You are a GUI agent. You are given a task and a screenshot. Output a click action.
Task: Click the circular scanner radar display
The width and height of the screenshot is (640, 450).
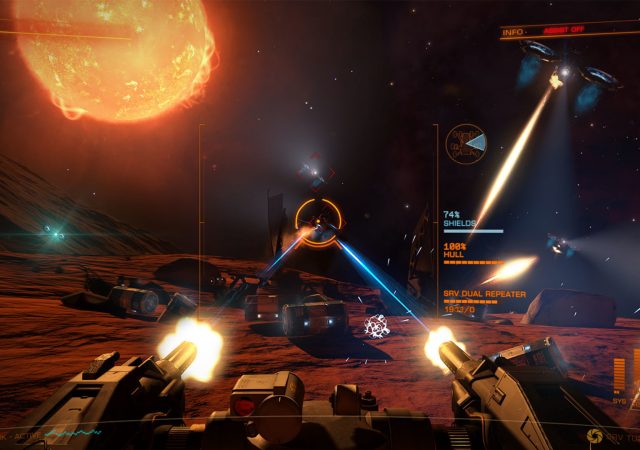point(466,144)
